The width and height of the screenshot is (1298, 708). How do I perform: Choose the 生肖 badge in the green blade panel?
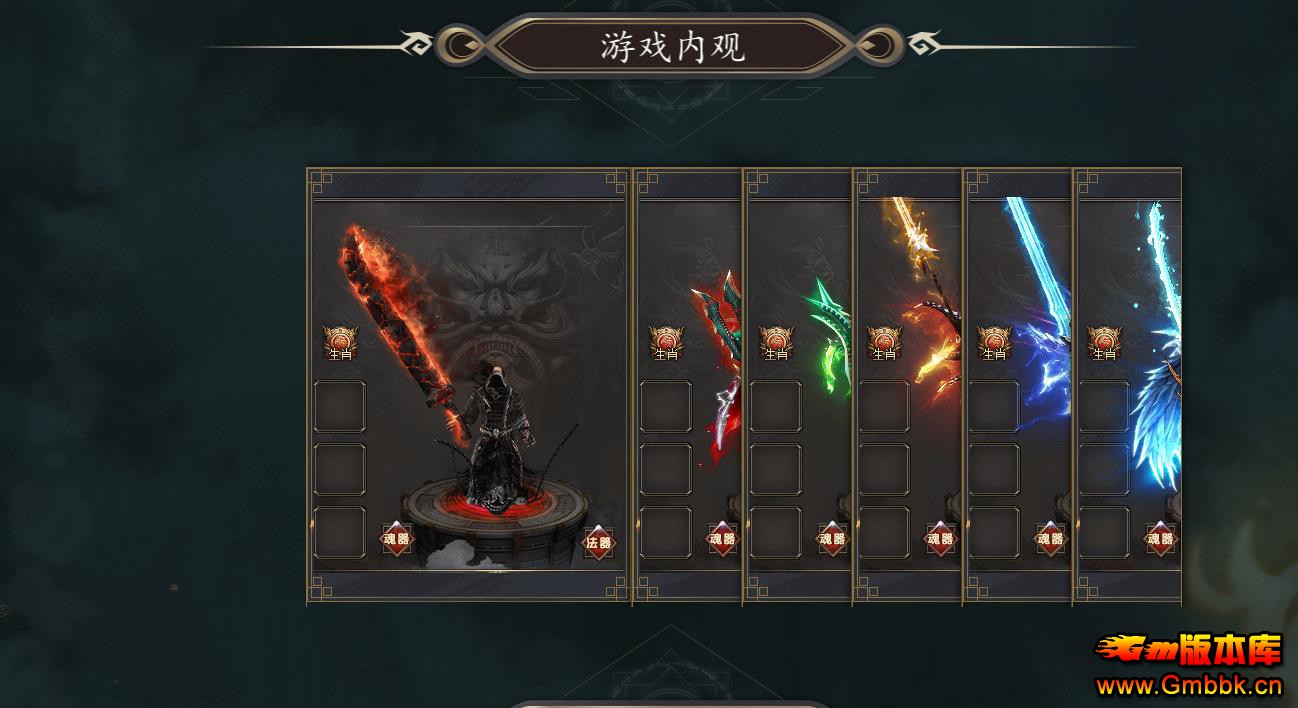pyautogui.click(x=776, y=342)
